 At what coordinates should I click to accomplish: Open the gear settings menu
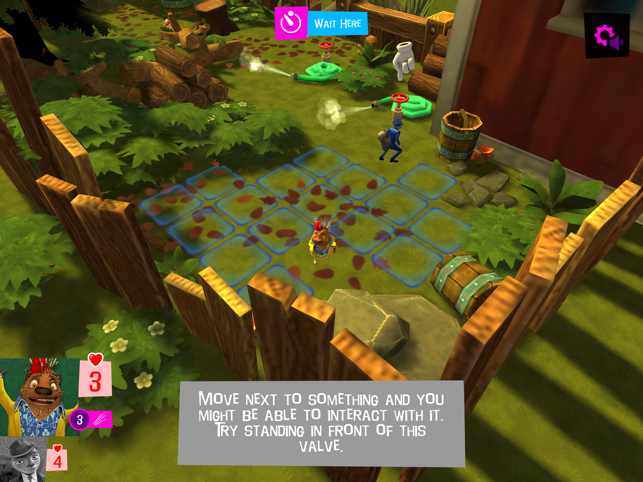(606, 37)
